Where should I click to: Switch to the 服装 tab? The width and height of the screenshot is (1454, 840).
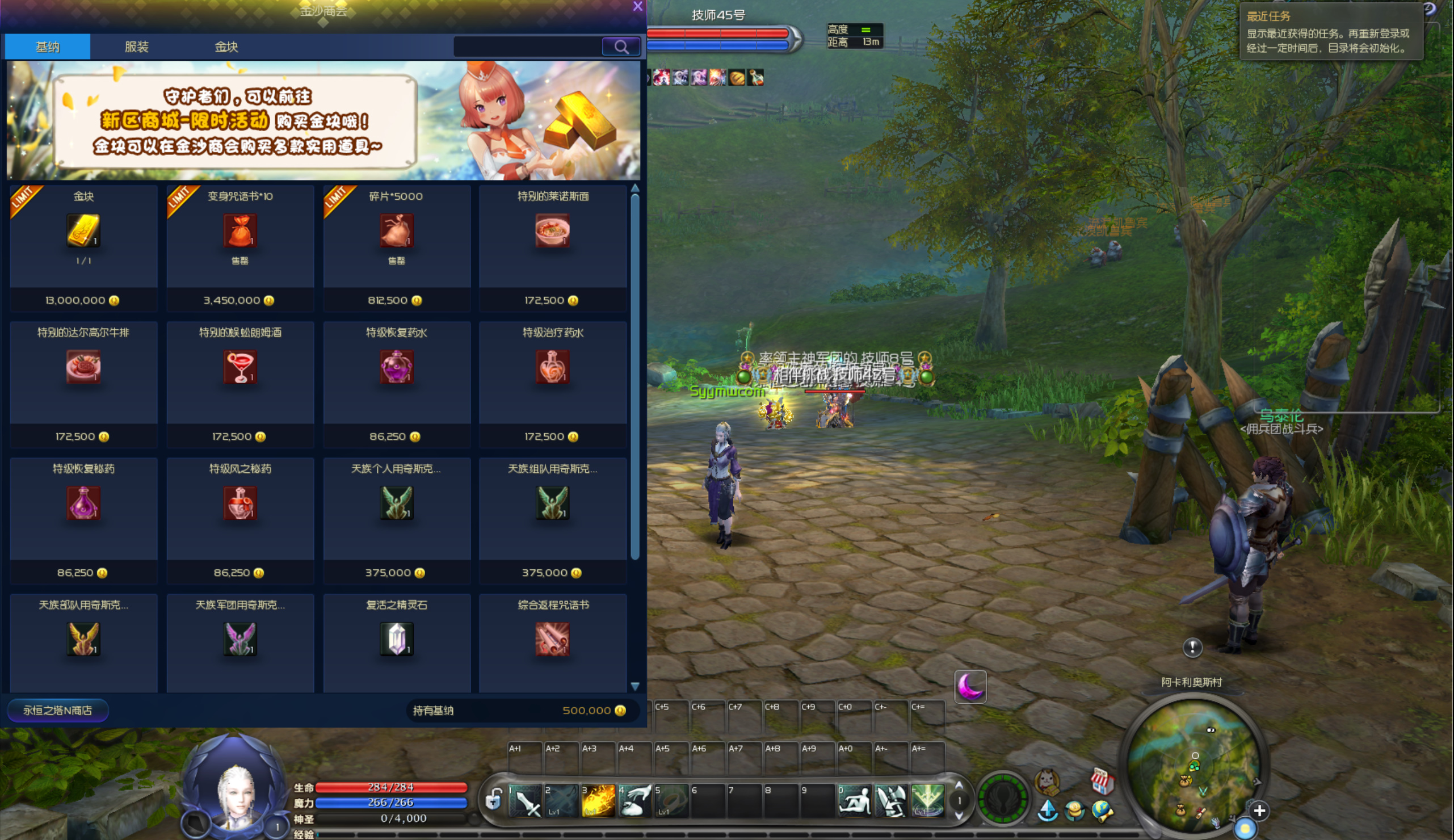(137, 47)
